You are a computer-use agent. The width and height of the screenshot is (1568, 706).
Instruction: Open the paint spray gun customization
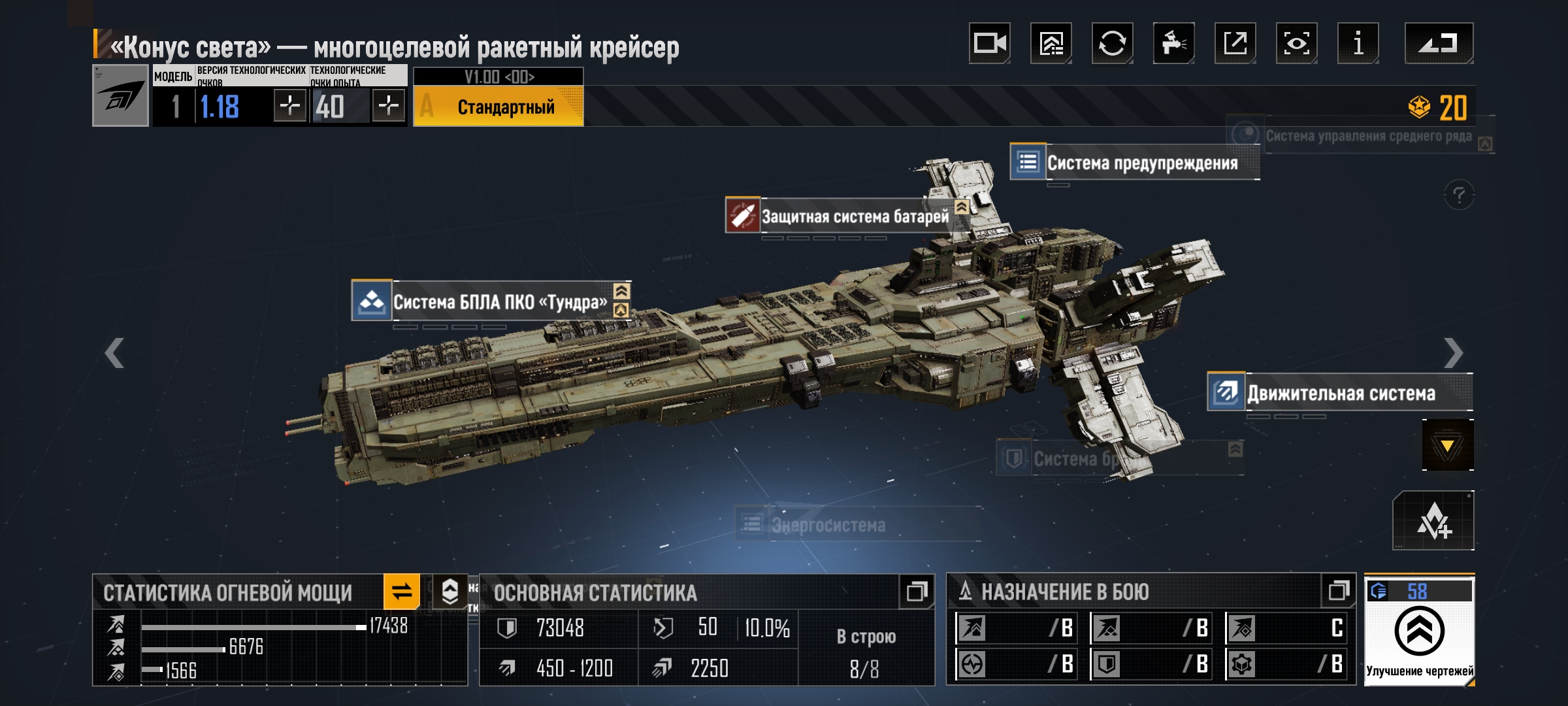tap(1173, 43)
